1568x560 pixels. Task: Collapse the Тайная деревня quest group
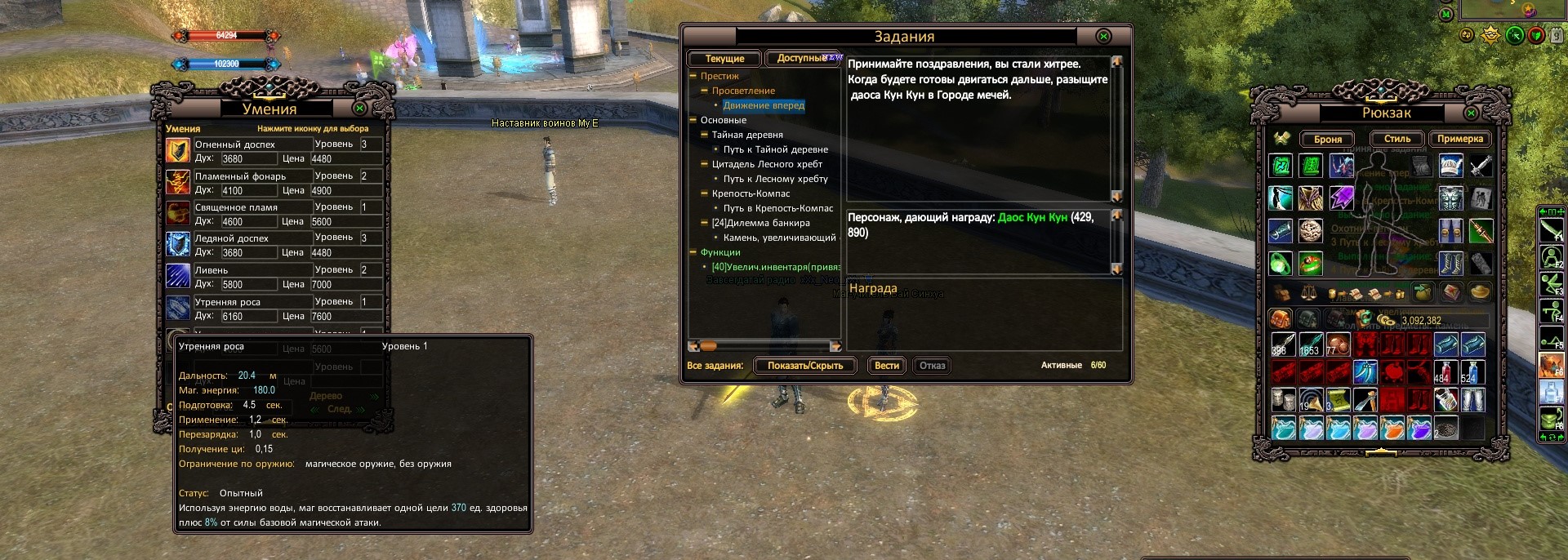[704, 135]
